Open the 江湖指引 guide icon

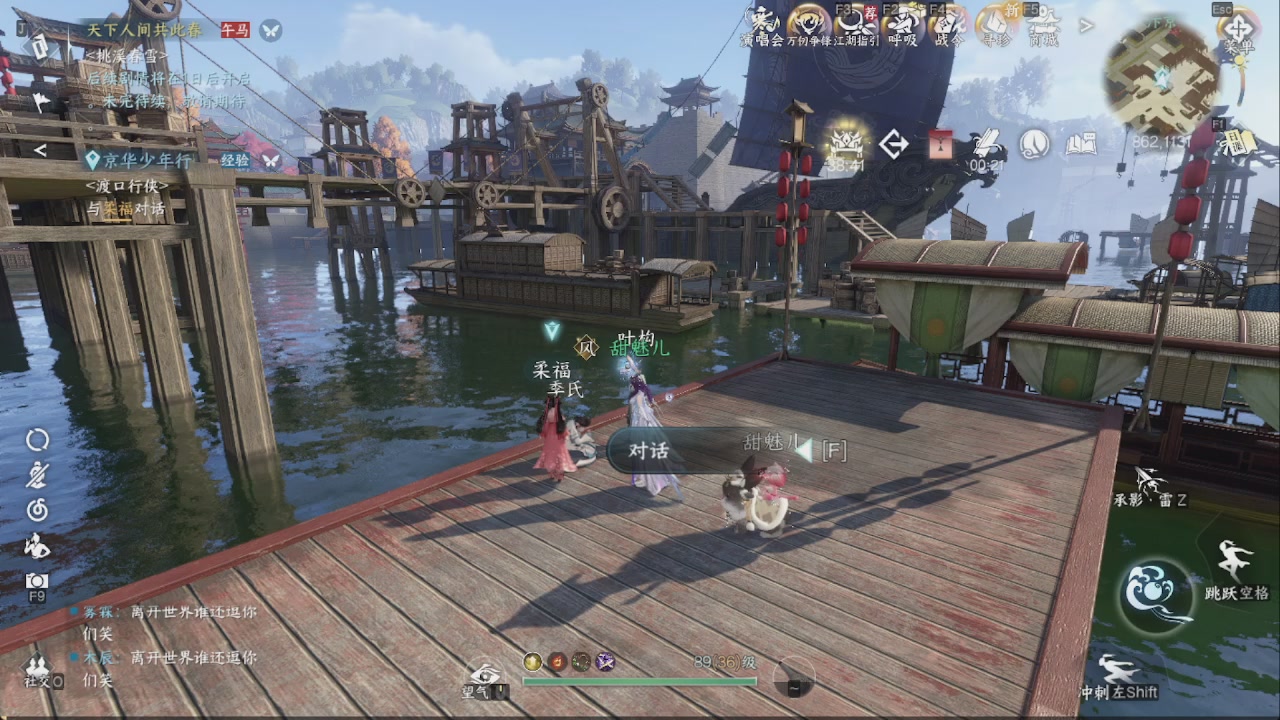(x=855, y=24)
